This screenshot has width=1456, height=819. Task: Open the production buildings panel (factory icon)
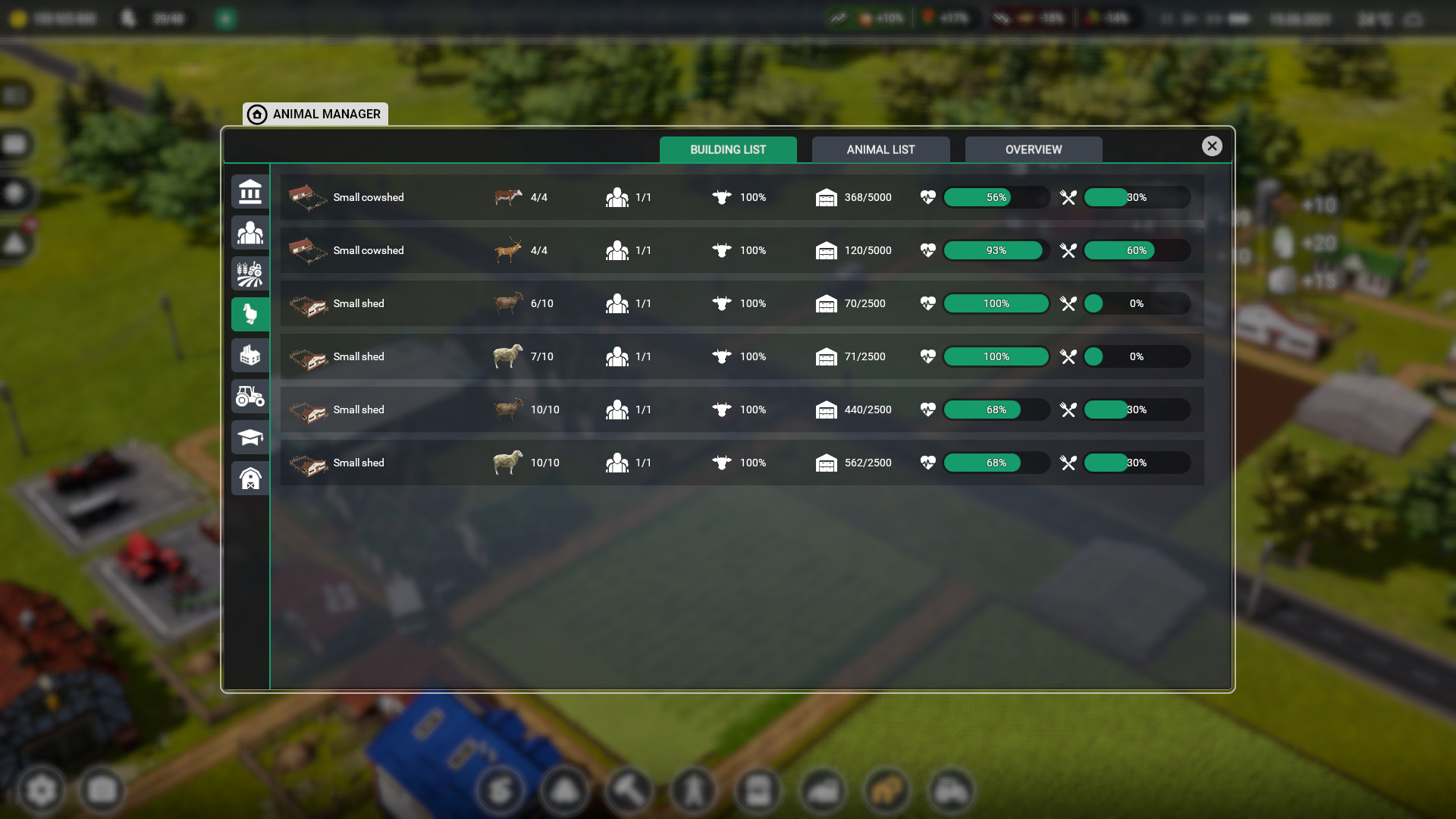tap(250, 355)
